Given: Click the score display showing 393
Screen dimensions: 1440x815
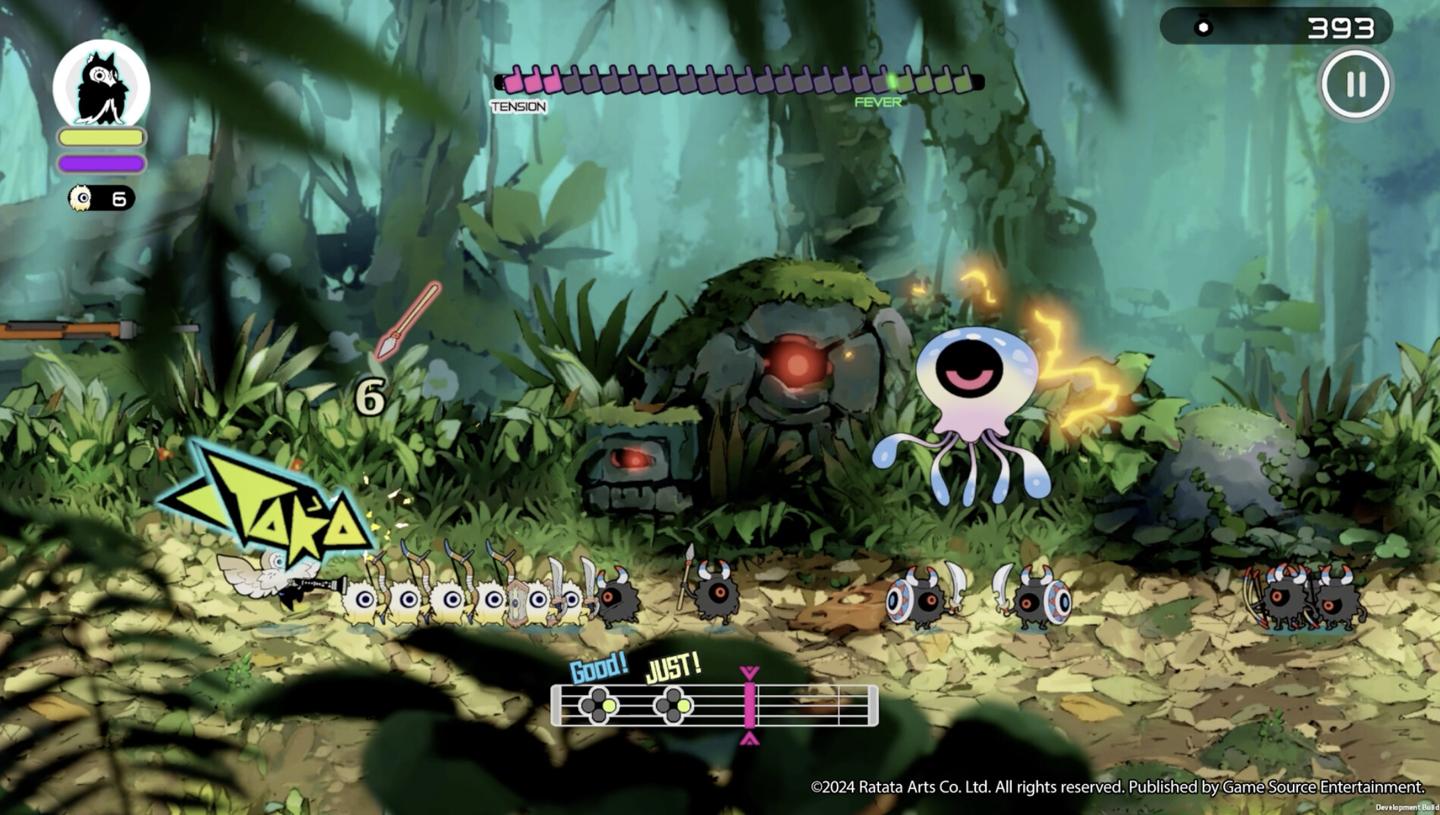Looking at the screenshot, I should (1340, 27).
